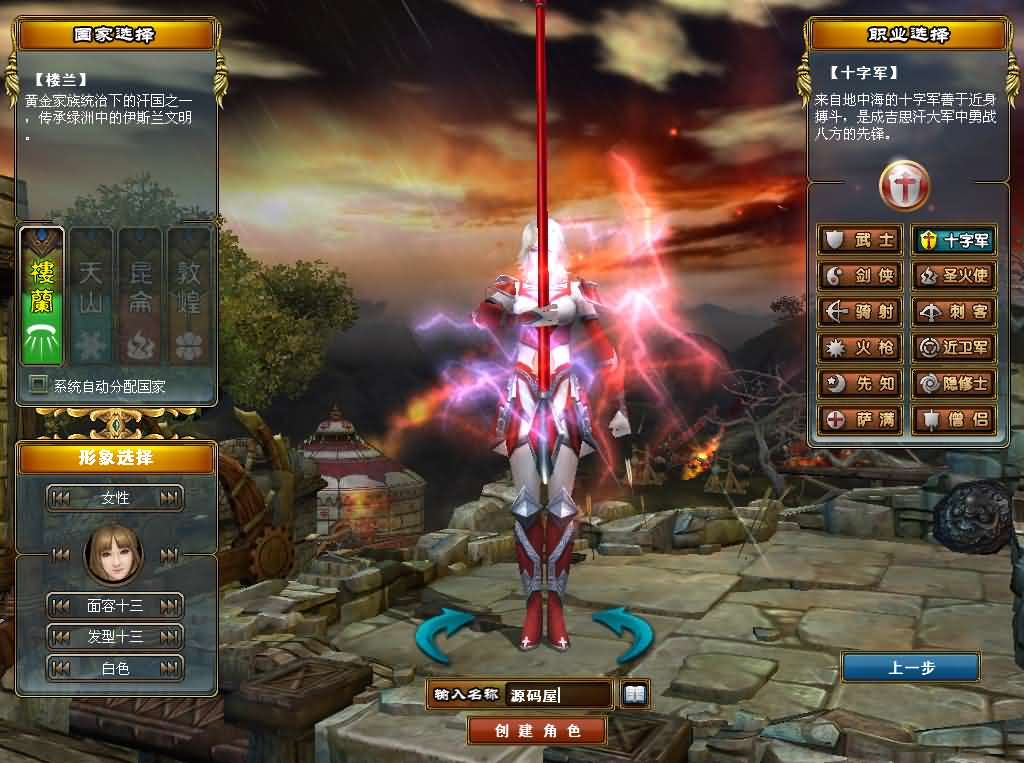Pick the 剑侠 class
This screenshot has height=763, width=1024.
point(859,276)
